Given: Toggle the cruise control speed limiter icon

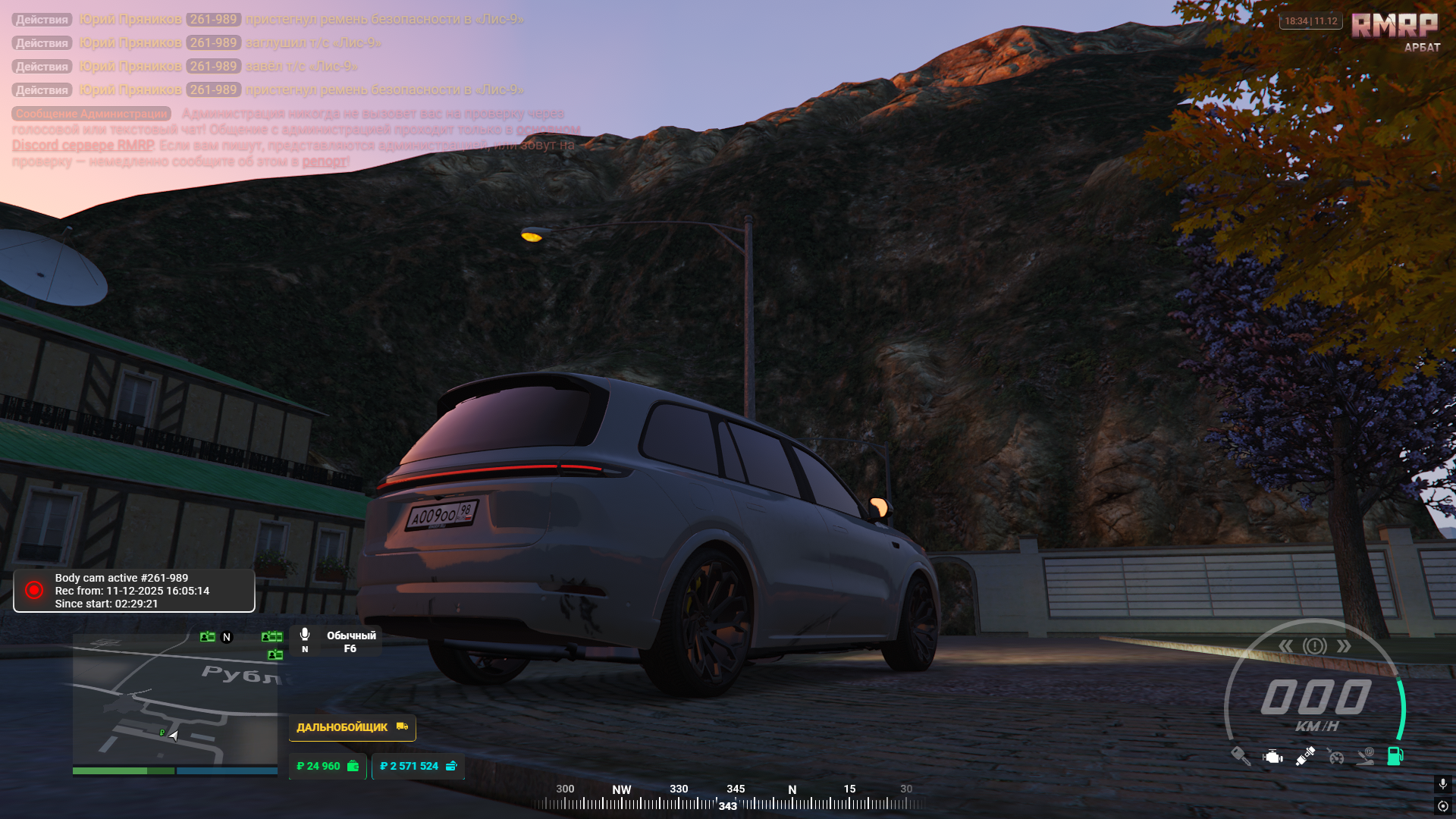Looking at the screenshot, I should [1335, 756].
